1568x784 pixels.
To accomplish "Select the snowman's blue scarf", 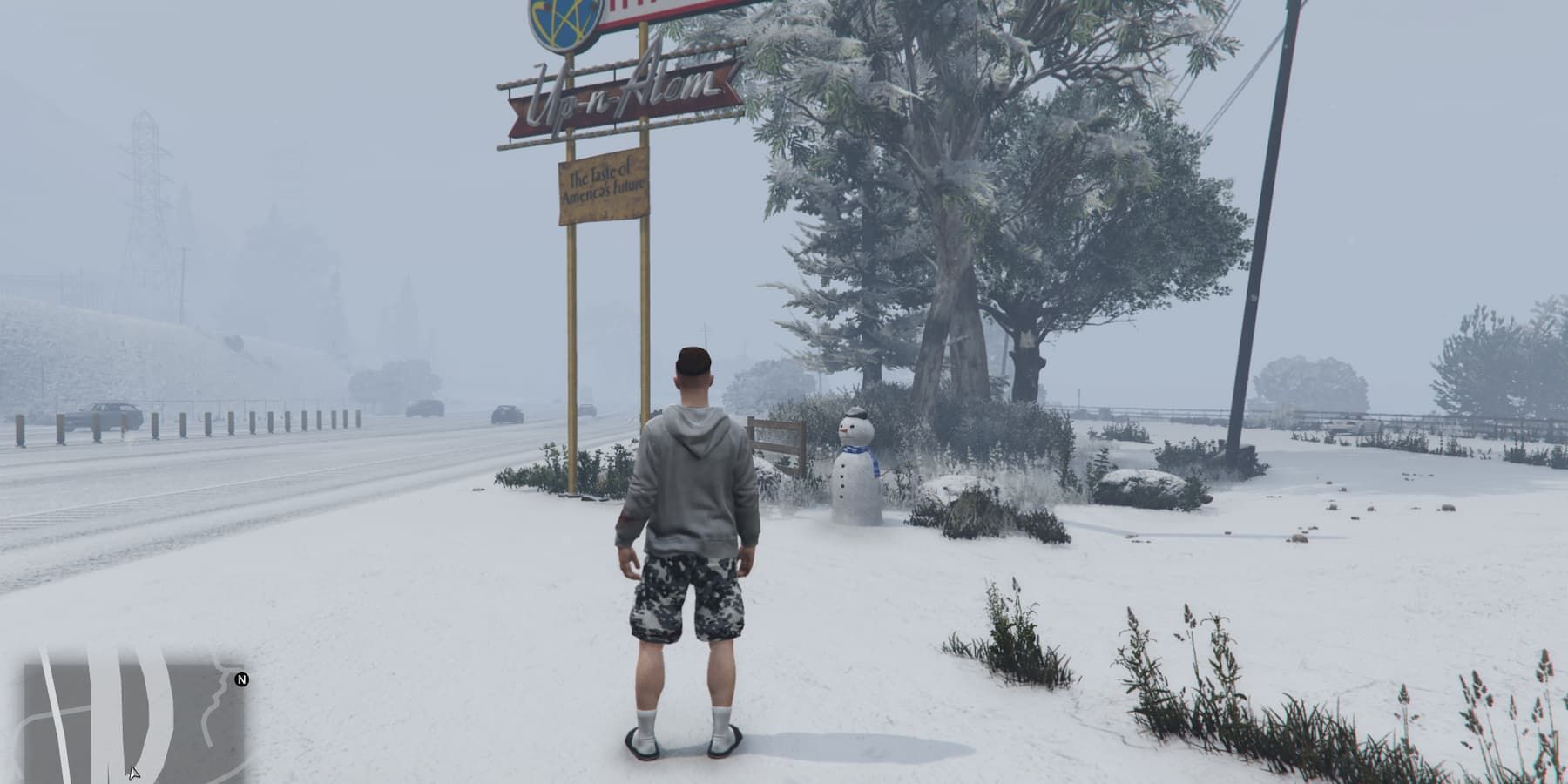I will point(859,451).
